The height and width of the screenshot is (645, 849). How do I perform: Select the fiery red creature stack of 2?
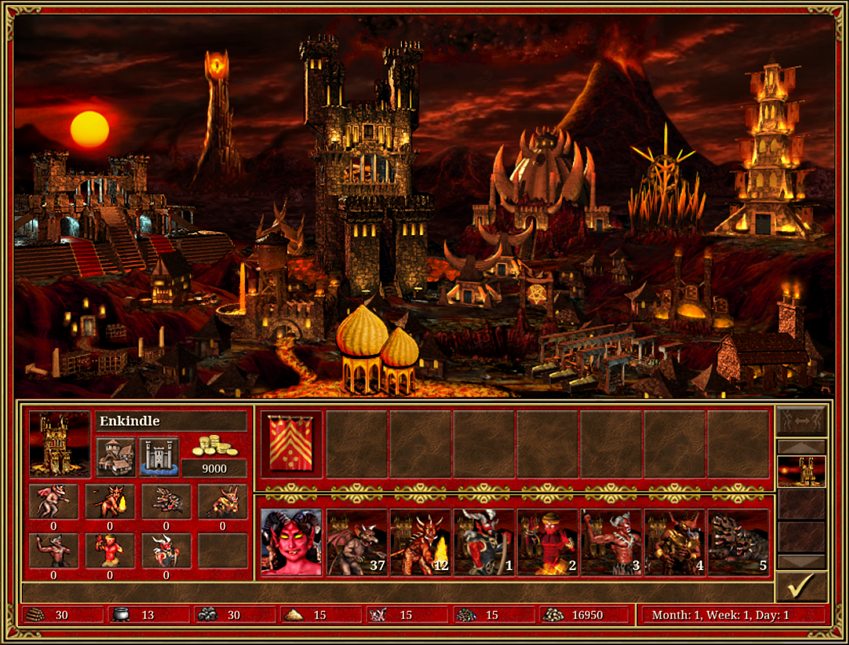pos(548,542)
